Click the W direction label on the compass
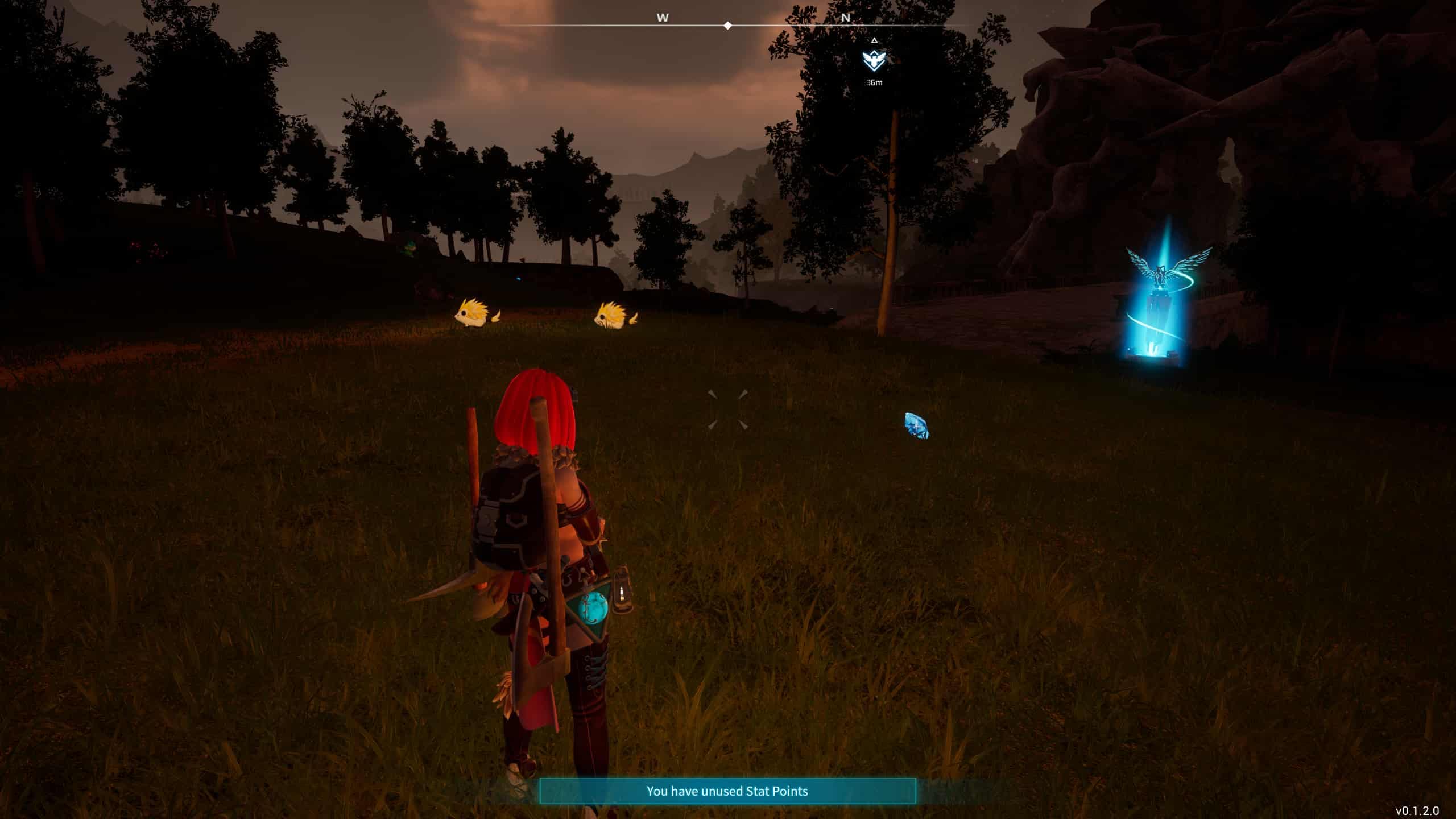Image resolution: width=1456 pixels, height=819 pixels. (x=661, y=18)
